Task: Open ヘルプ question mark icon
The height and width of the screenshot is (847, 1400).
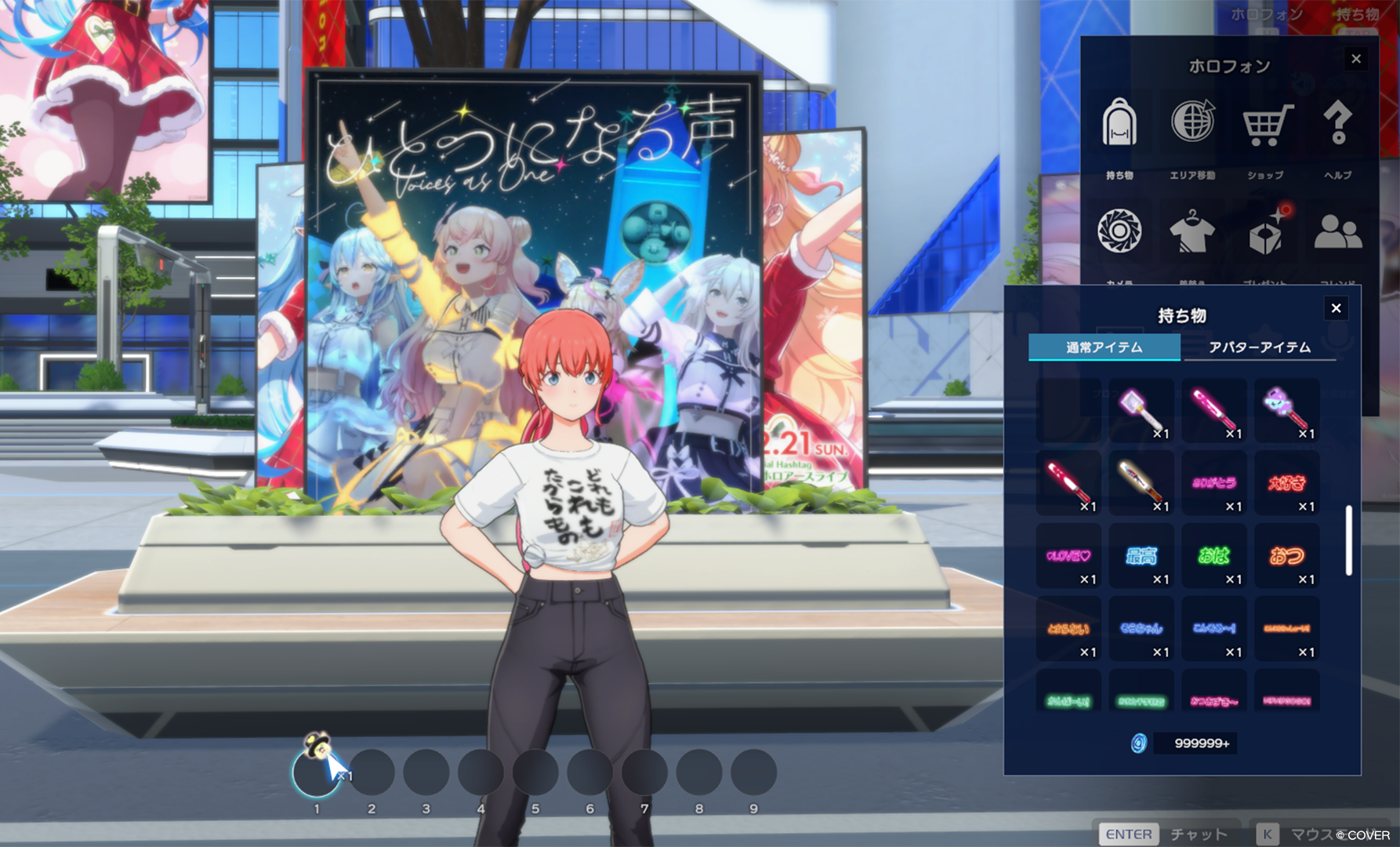Action: click(x=1337, y=125)
